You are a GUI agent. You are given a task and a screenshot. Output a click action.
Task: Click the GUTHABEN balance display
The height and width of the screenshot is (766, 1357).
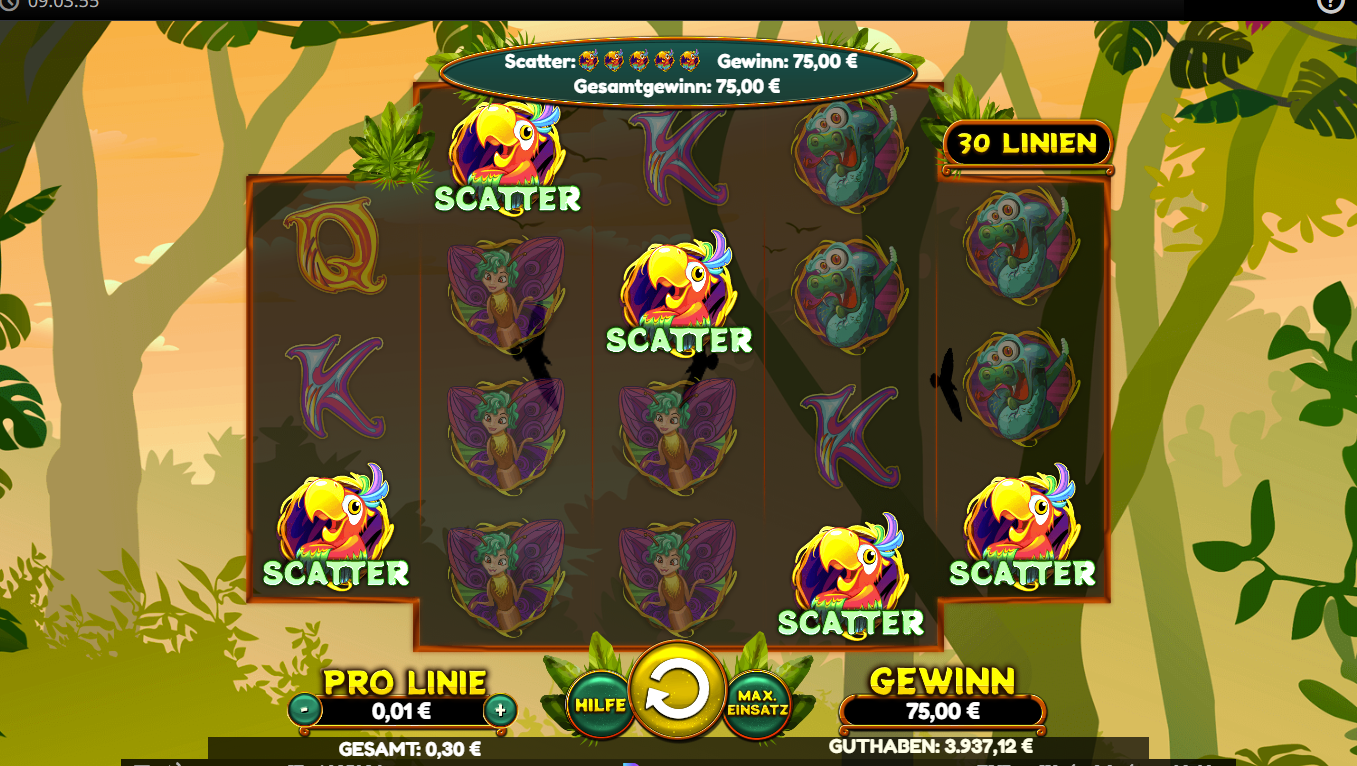click(929, 747)
